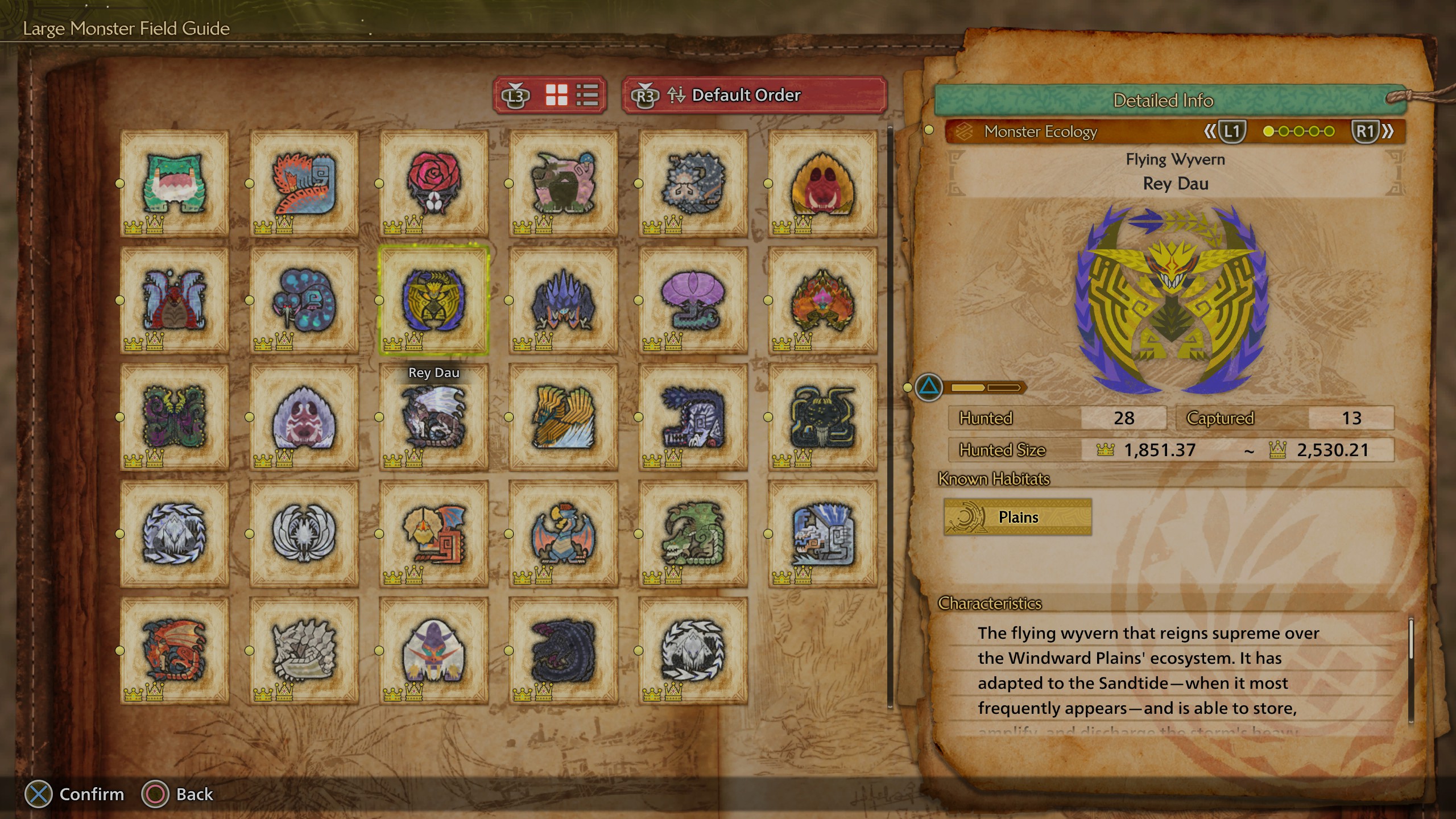Open the green Rathian monster entry
1456x819 pixels.
click(693, 533)
